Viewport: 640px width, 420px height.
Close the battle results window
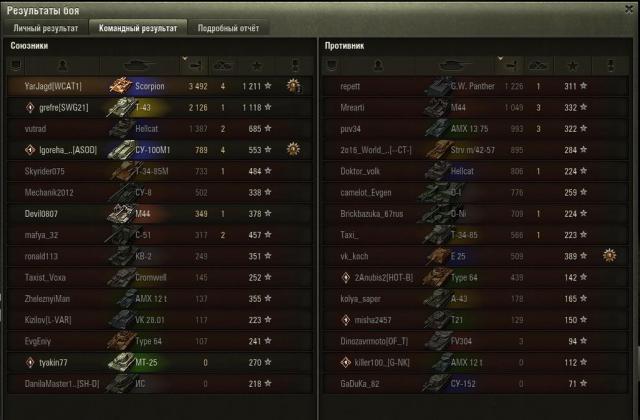tap(627, 8)
